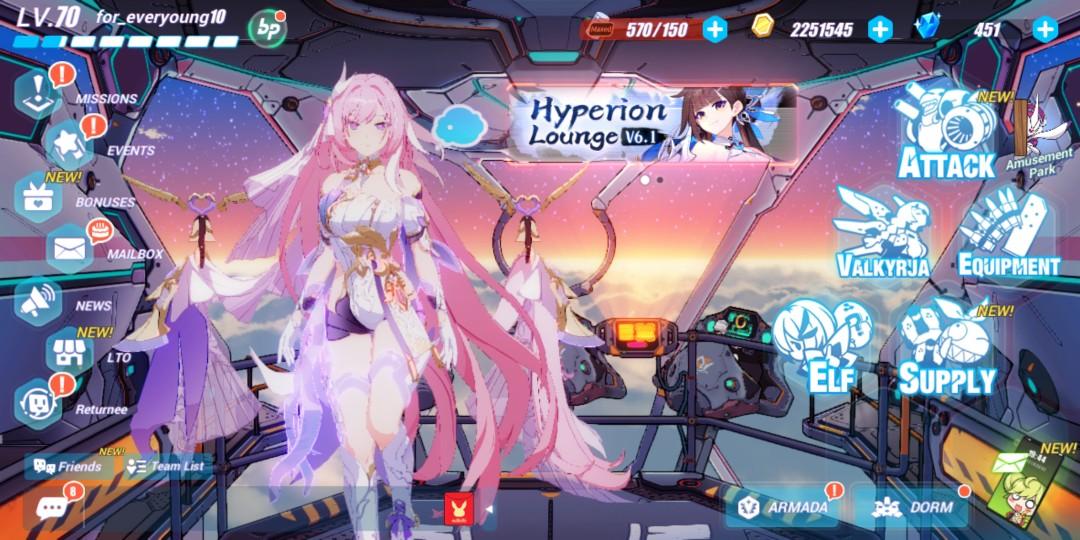Open the Returnee menu
Viewport: 1080px width, 540px height.
[40, 404]
